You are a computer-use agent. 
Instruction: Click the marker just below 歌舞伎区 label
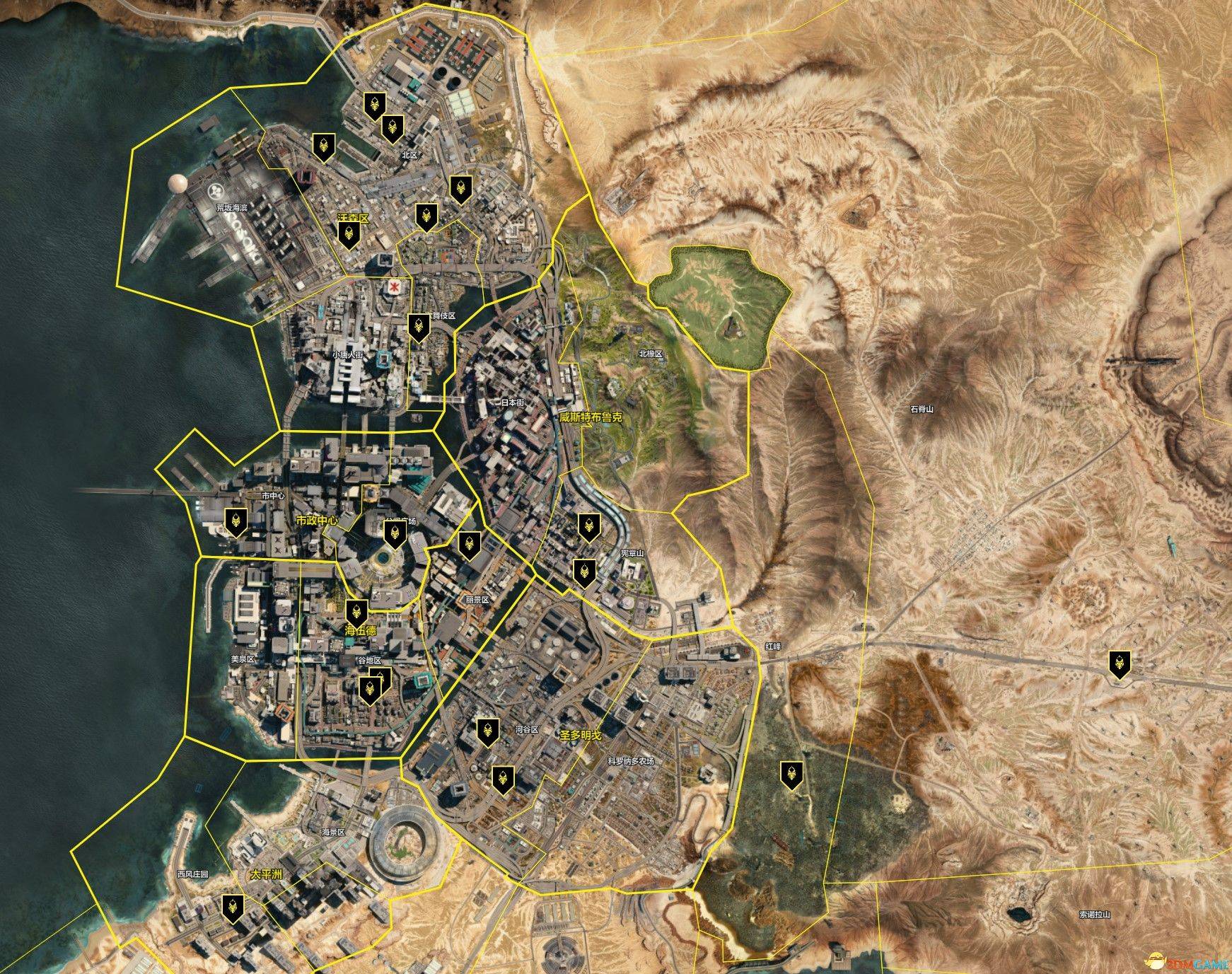pyautogui.click(x=419, y=327)
